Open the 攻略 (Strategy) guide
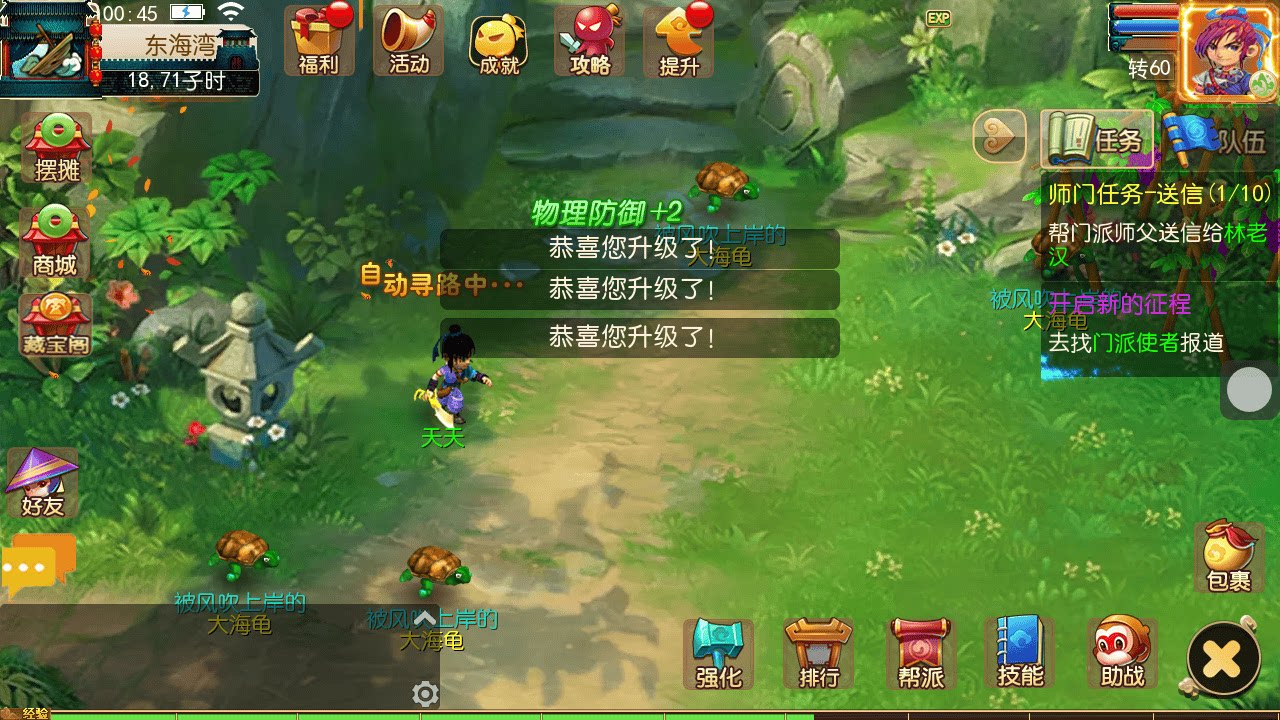Screen dimensions: 1280x720 tap(590, 40)
